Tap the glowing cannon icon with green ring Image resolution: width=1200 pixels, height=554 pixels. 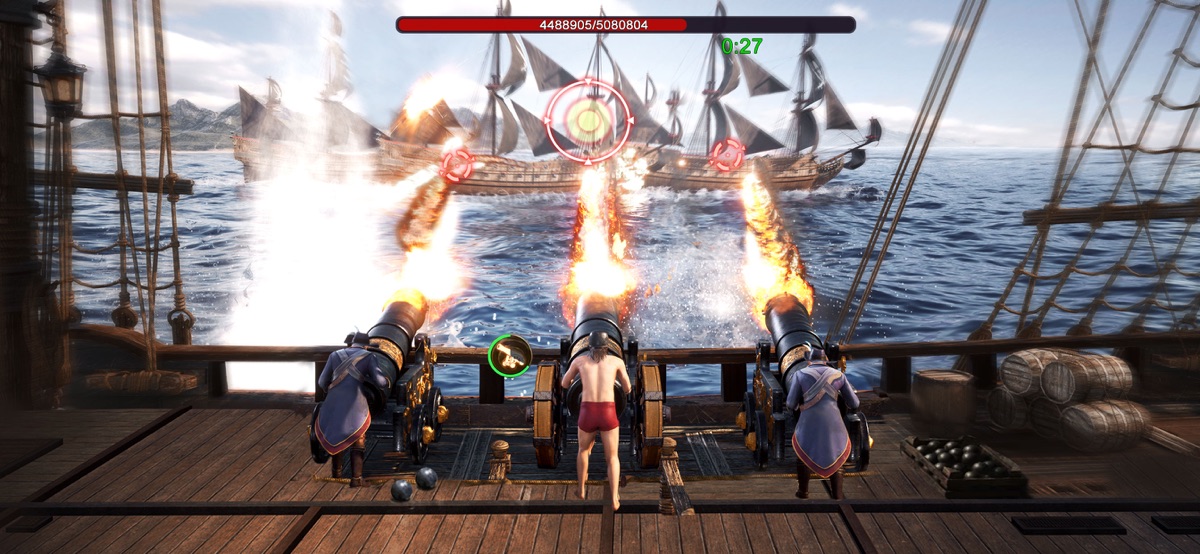[x=509, y=355]
